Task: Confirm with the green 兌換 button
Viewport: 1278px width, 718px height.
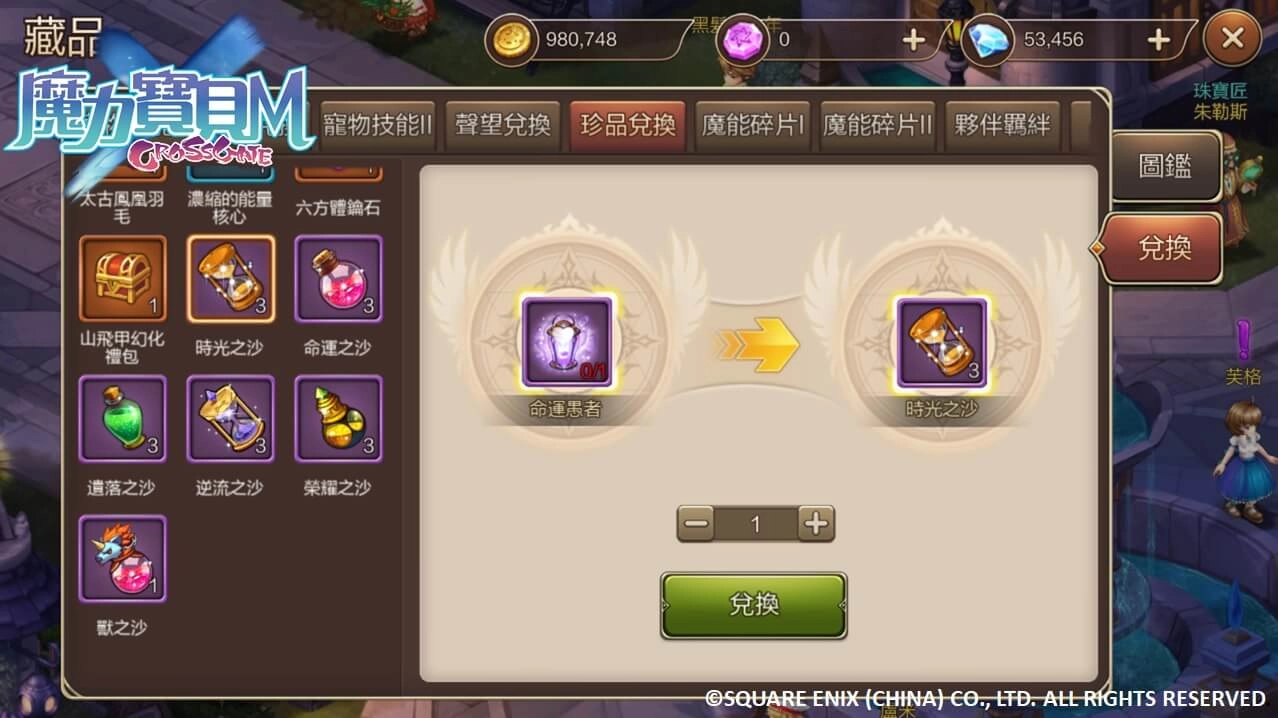Action: [754, 605]
